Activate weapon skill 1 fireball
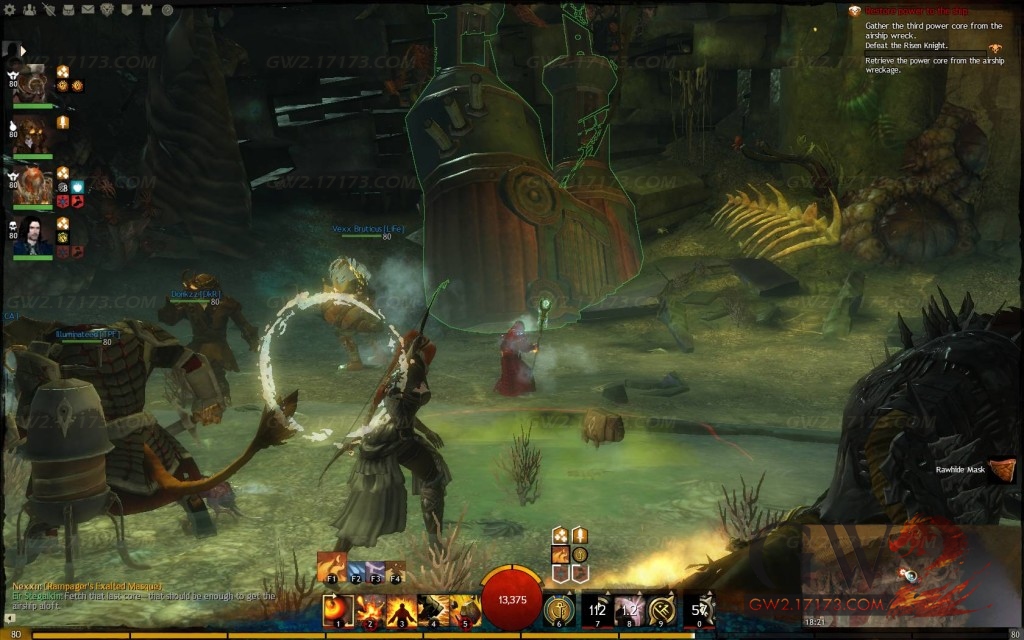This screenshot has width=1024, height=640. [x=338, y=609]
